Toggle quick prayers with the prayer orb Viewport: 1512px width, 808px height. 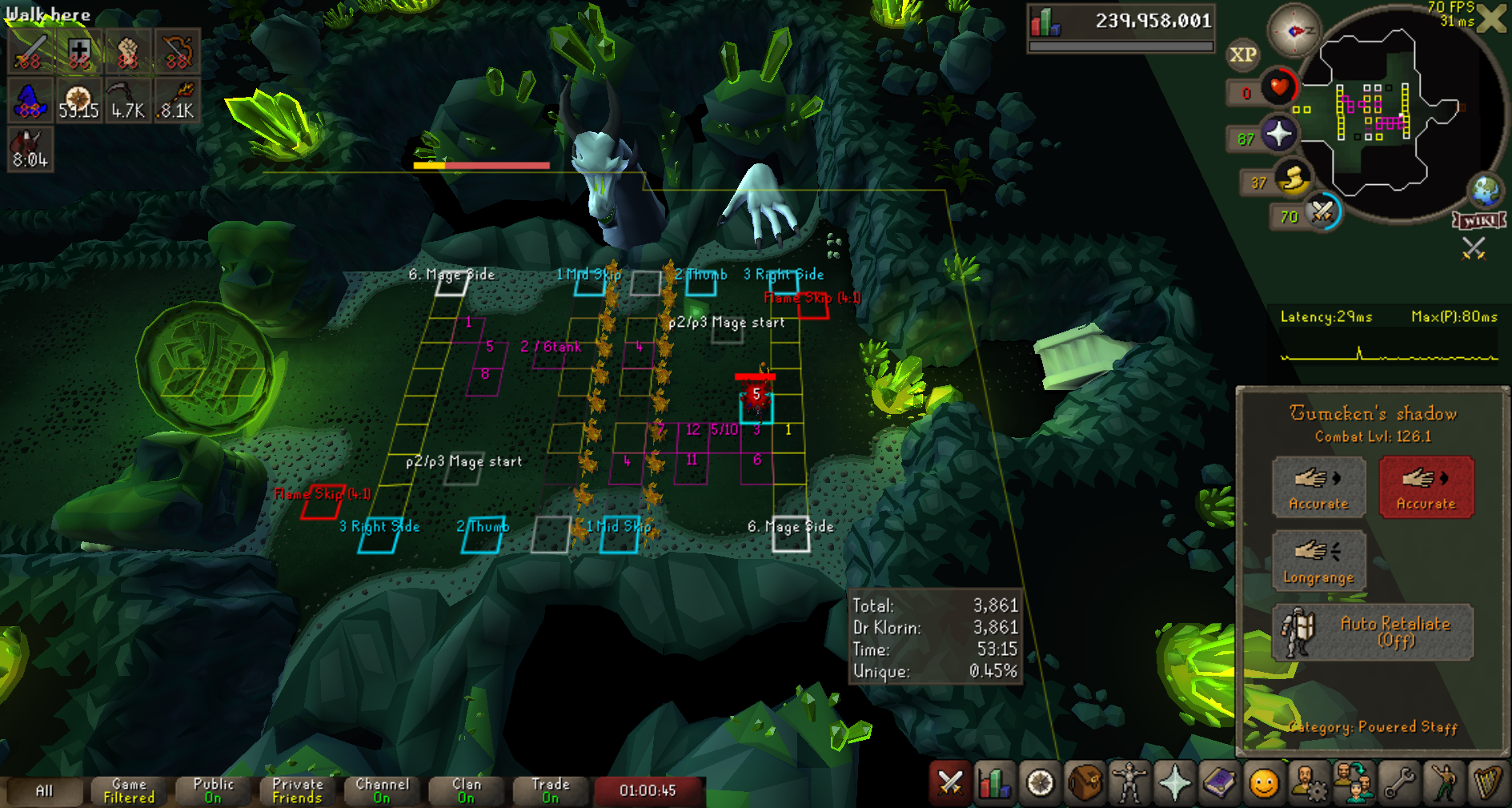click(x=1278, y=134)
